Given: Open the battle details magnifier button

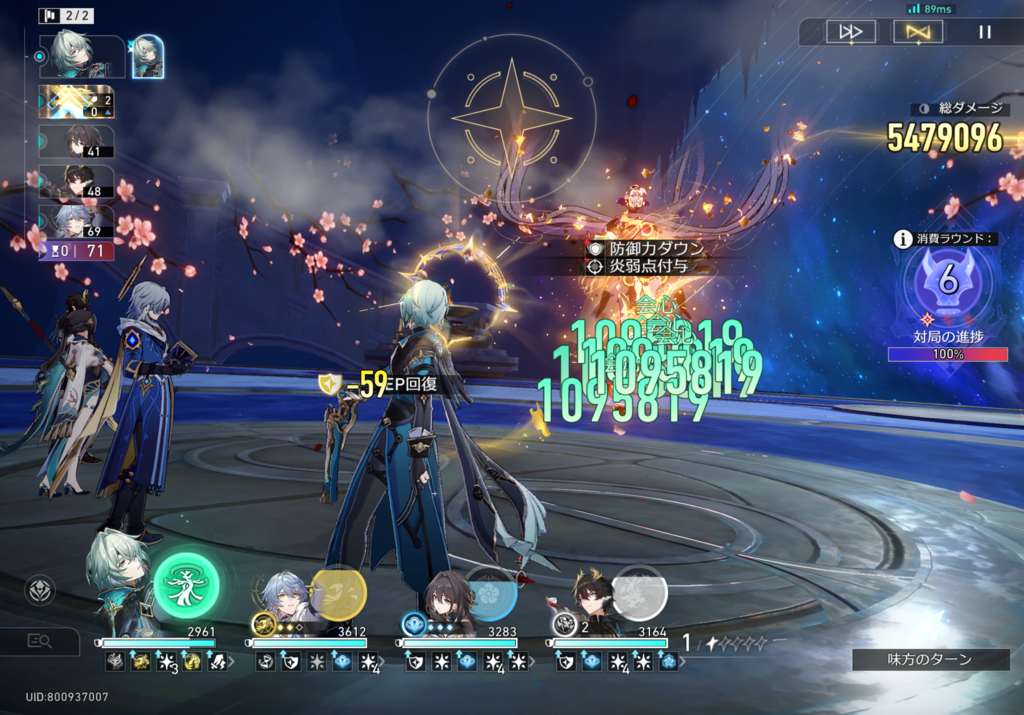Looking at the screenshot, I should pyautogui.click(x=40, y=641).
